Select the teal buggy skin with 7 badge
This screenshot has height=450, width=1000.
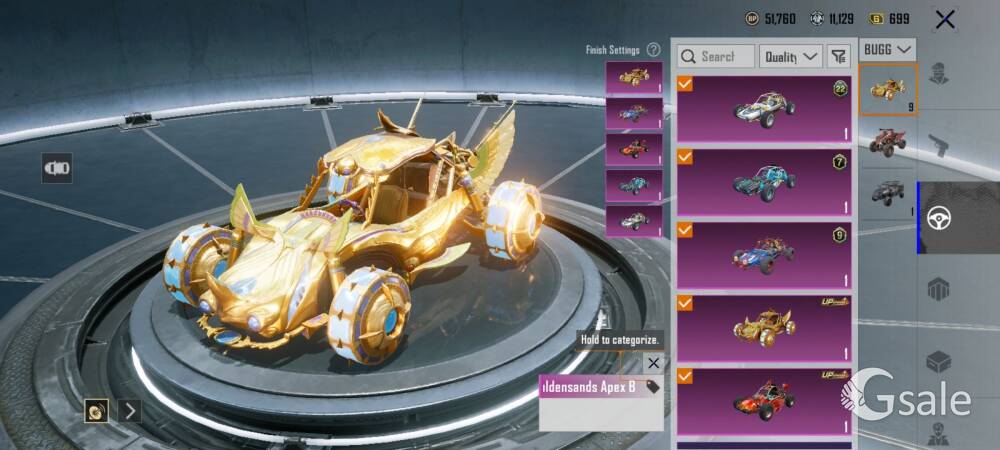(764, 182)
